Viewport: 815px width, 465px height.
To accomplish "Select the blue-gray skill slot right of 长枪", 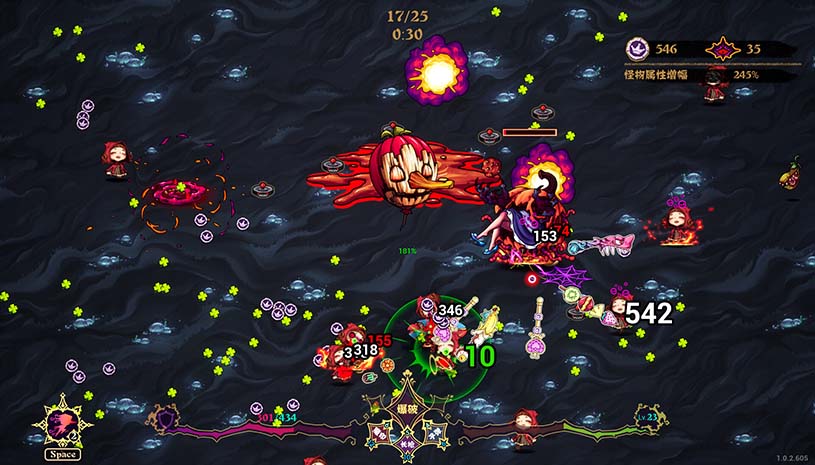I will click(434, 431).
